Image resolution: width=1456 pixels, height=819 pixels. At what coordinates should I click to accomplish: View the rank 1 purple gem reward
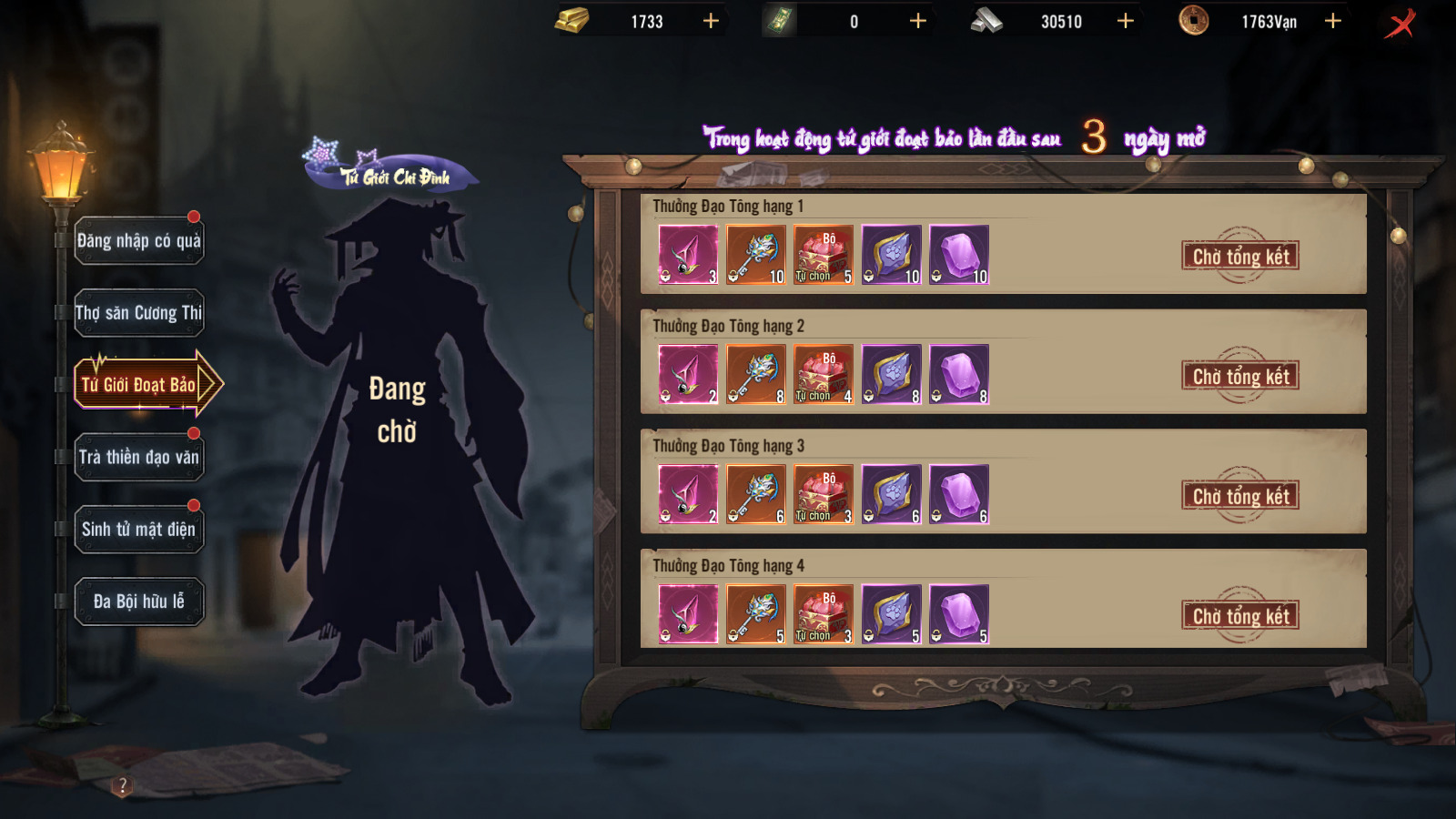pyautogui.click(x=959, y=255)
